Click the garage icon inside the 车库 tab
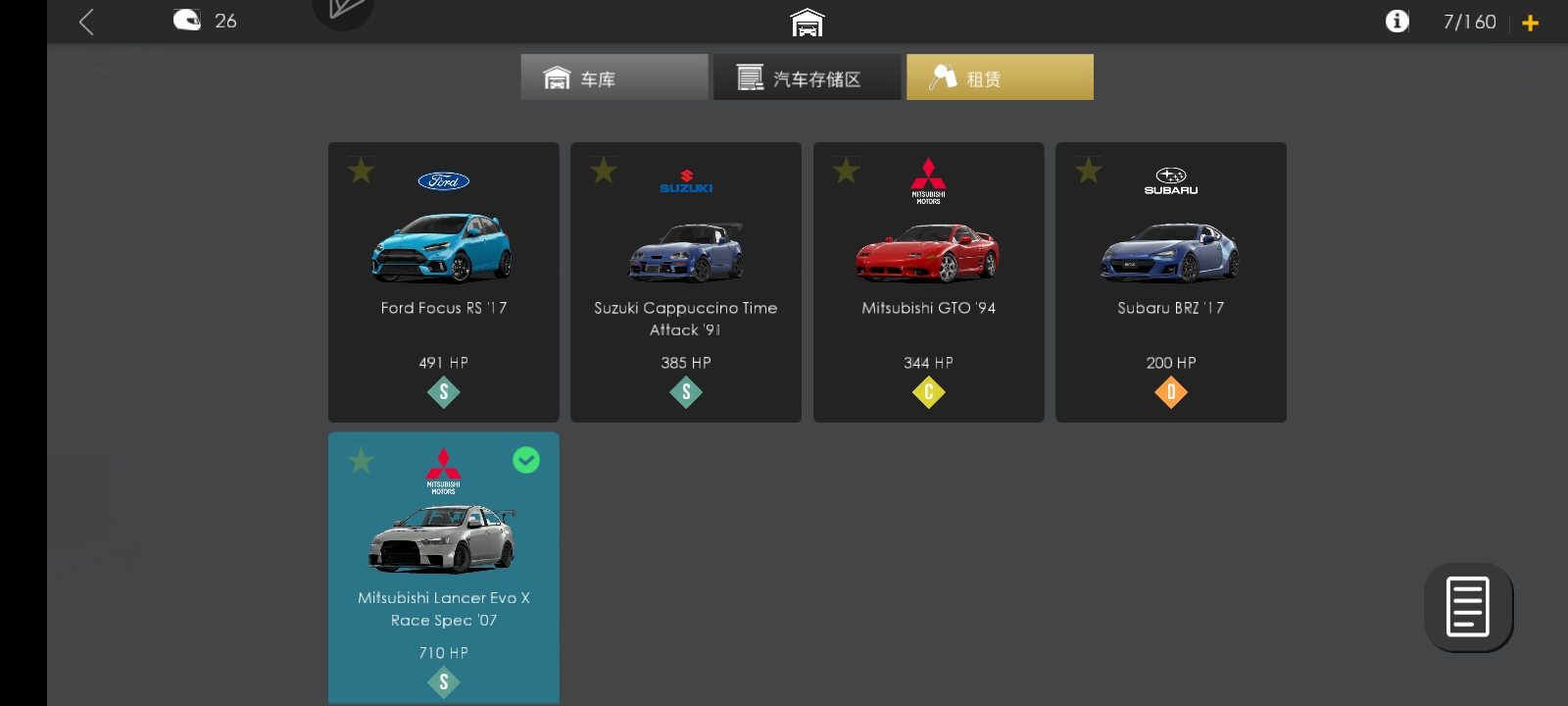This screenshot has width=1568, height=706. click(557, 76)
